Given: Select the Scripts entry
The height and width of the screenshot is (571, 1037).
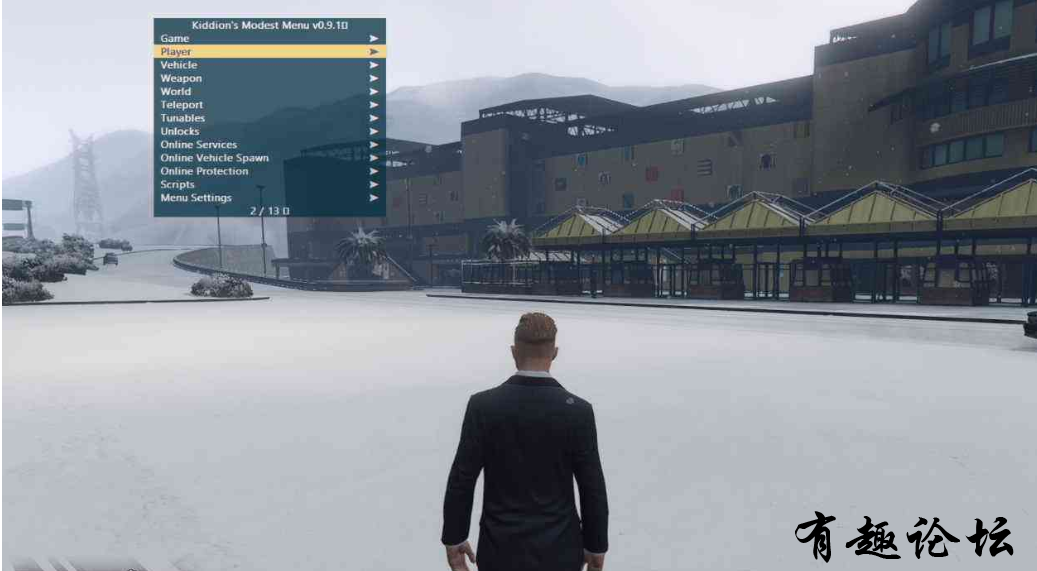Looking at the screenshot, I should [178, 185].
